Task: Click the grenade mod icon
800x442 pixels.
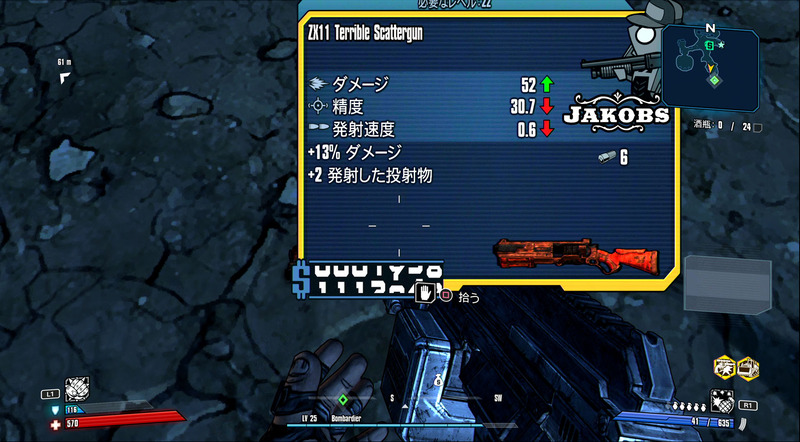Action: [x=722, y=402]
